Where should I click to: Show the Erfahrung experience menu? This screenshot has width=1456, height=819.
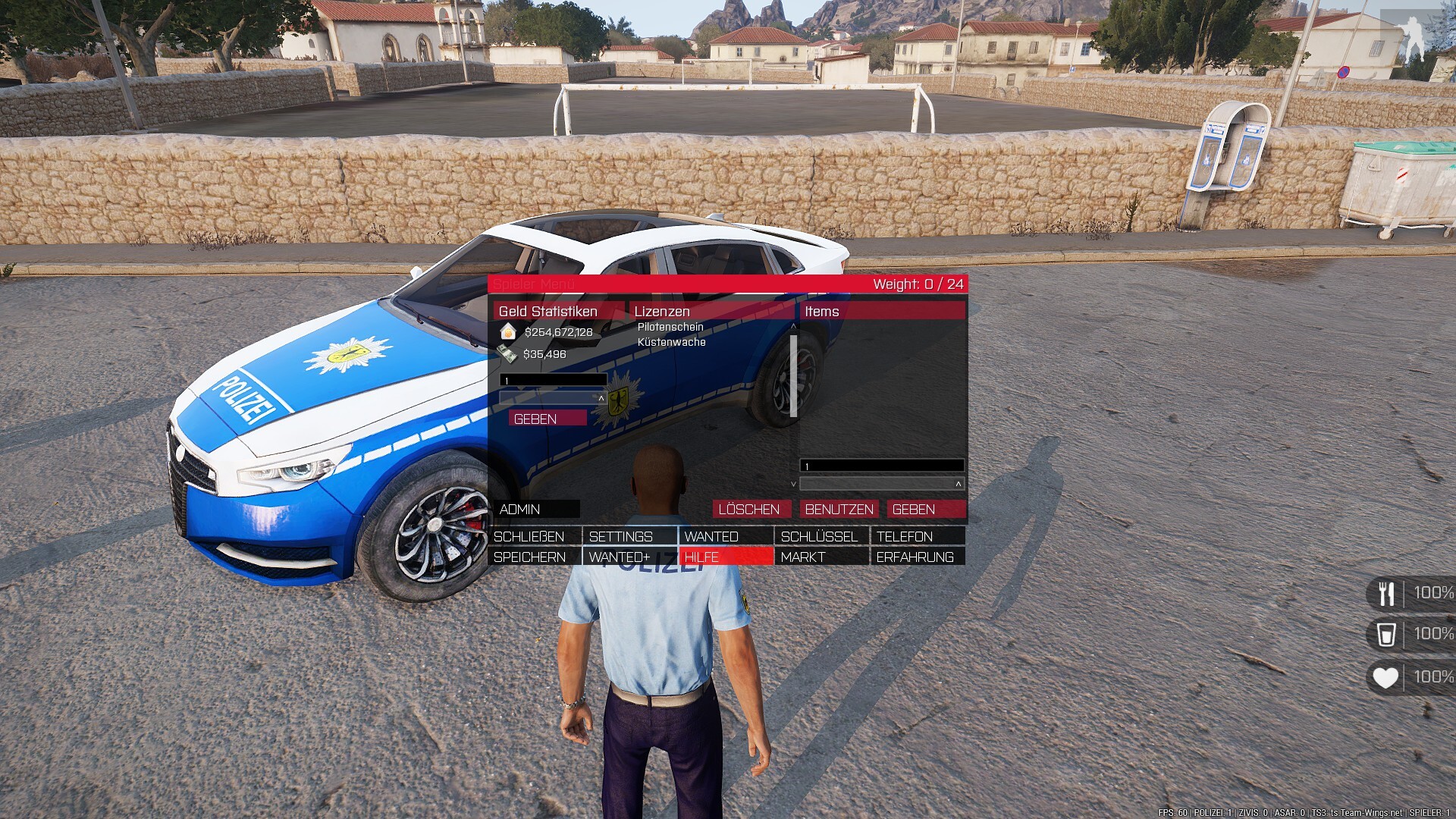point(917,557)
